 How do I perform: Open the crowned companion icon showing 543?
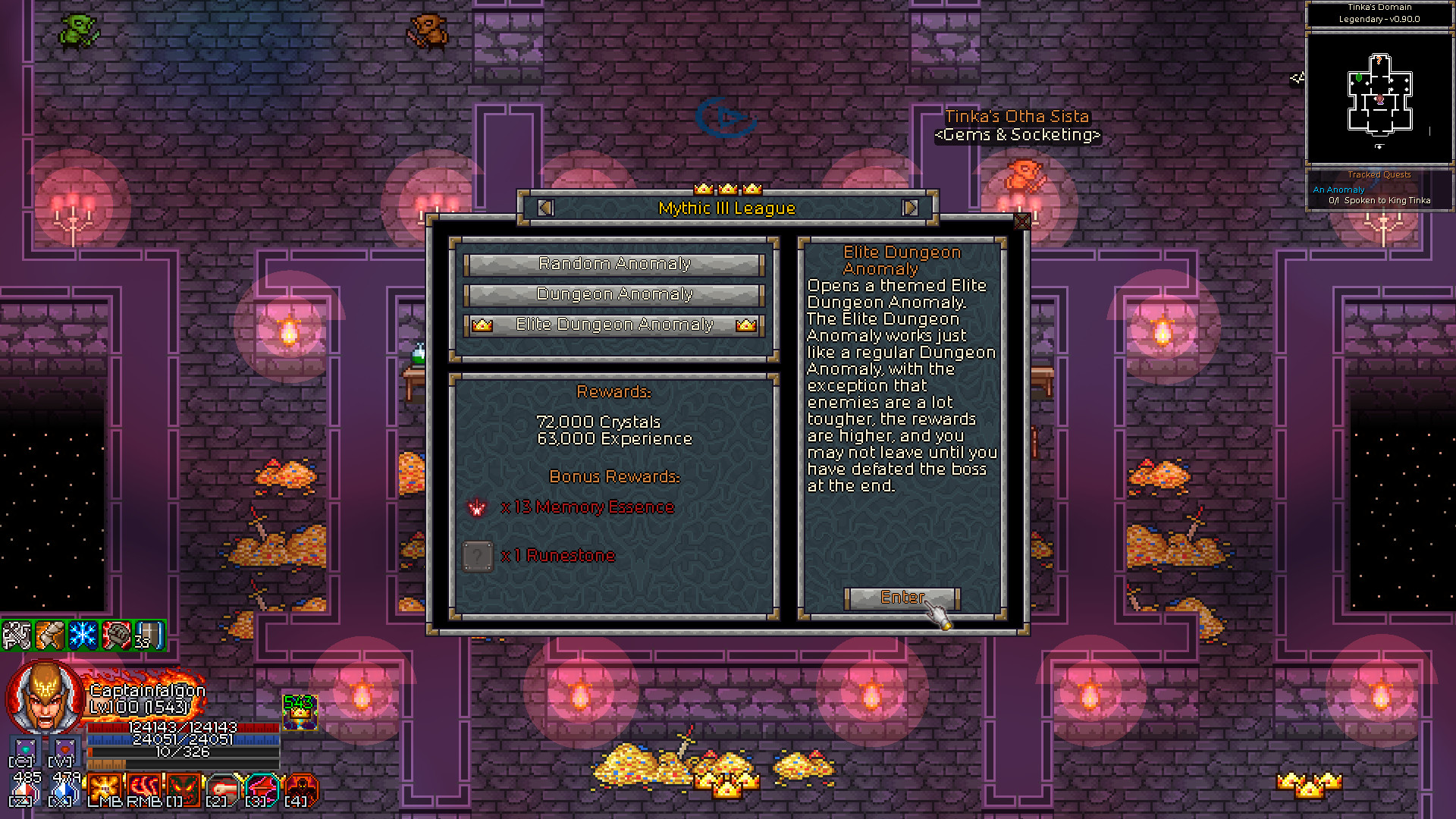(x=300, y=711)
